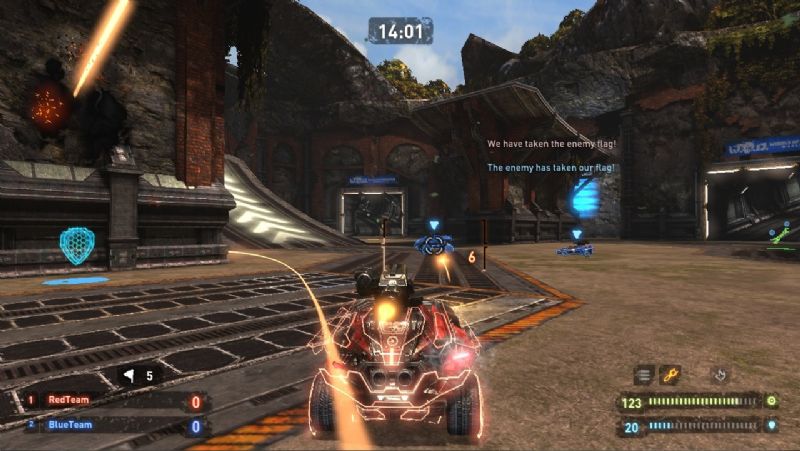Image resolution: width=800 pixels, height=451 pixels.
Task: Select the stacked lines weapon icon
Action: click(x=645, y=375)
